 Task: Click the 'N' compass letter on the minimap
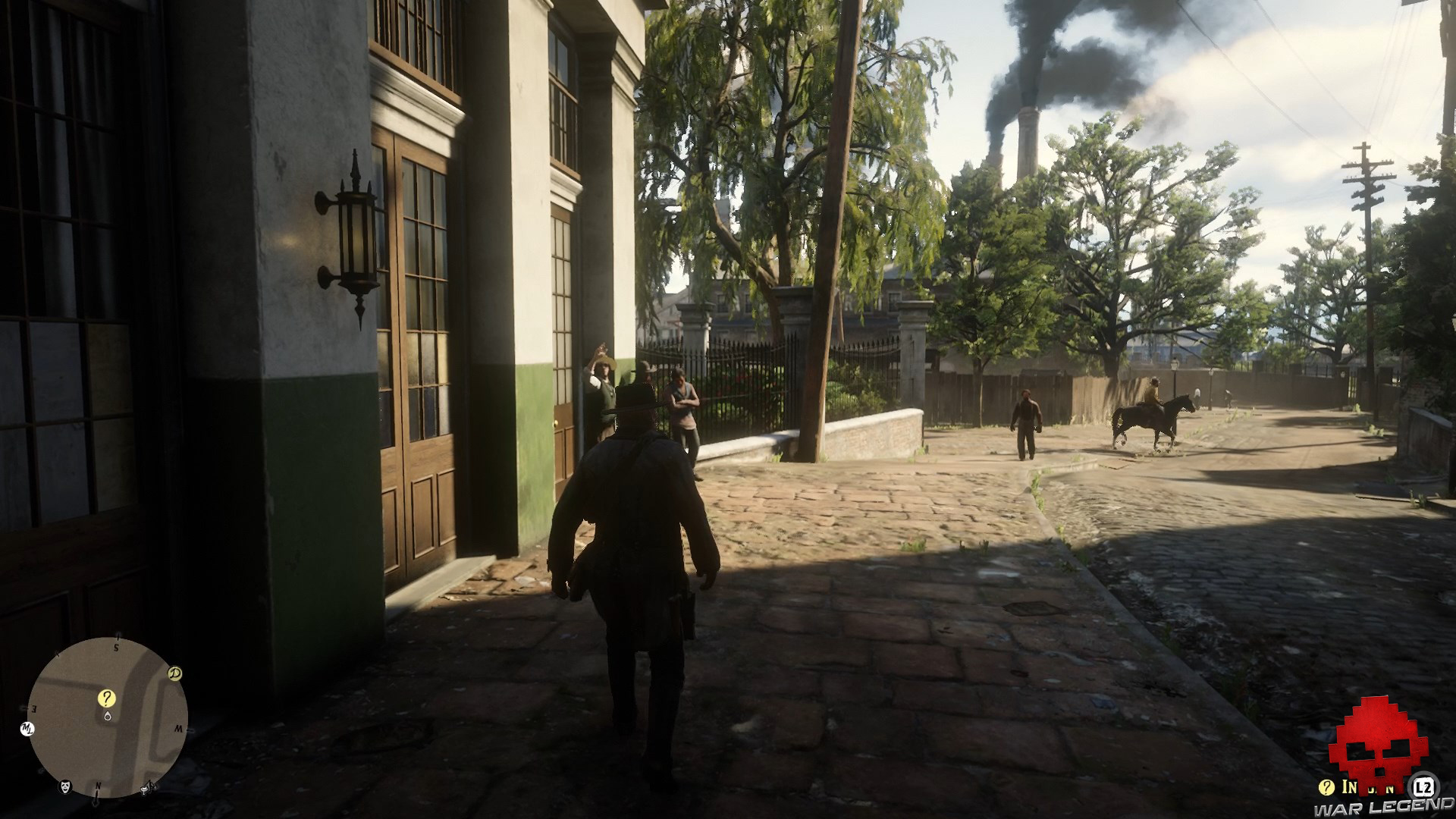click(x=99, y=786)
